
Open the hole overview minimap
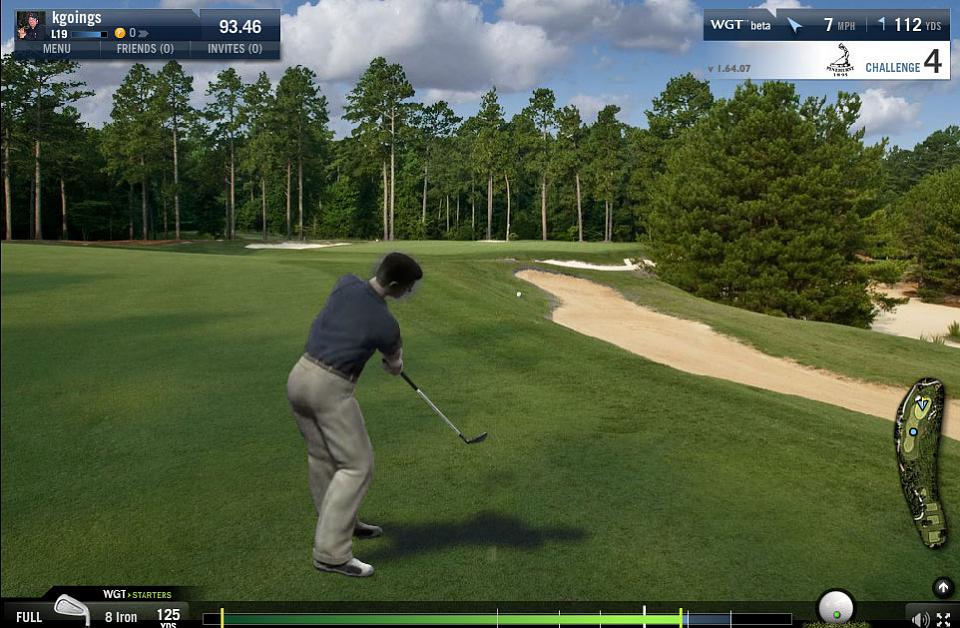tap(920, 462)
